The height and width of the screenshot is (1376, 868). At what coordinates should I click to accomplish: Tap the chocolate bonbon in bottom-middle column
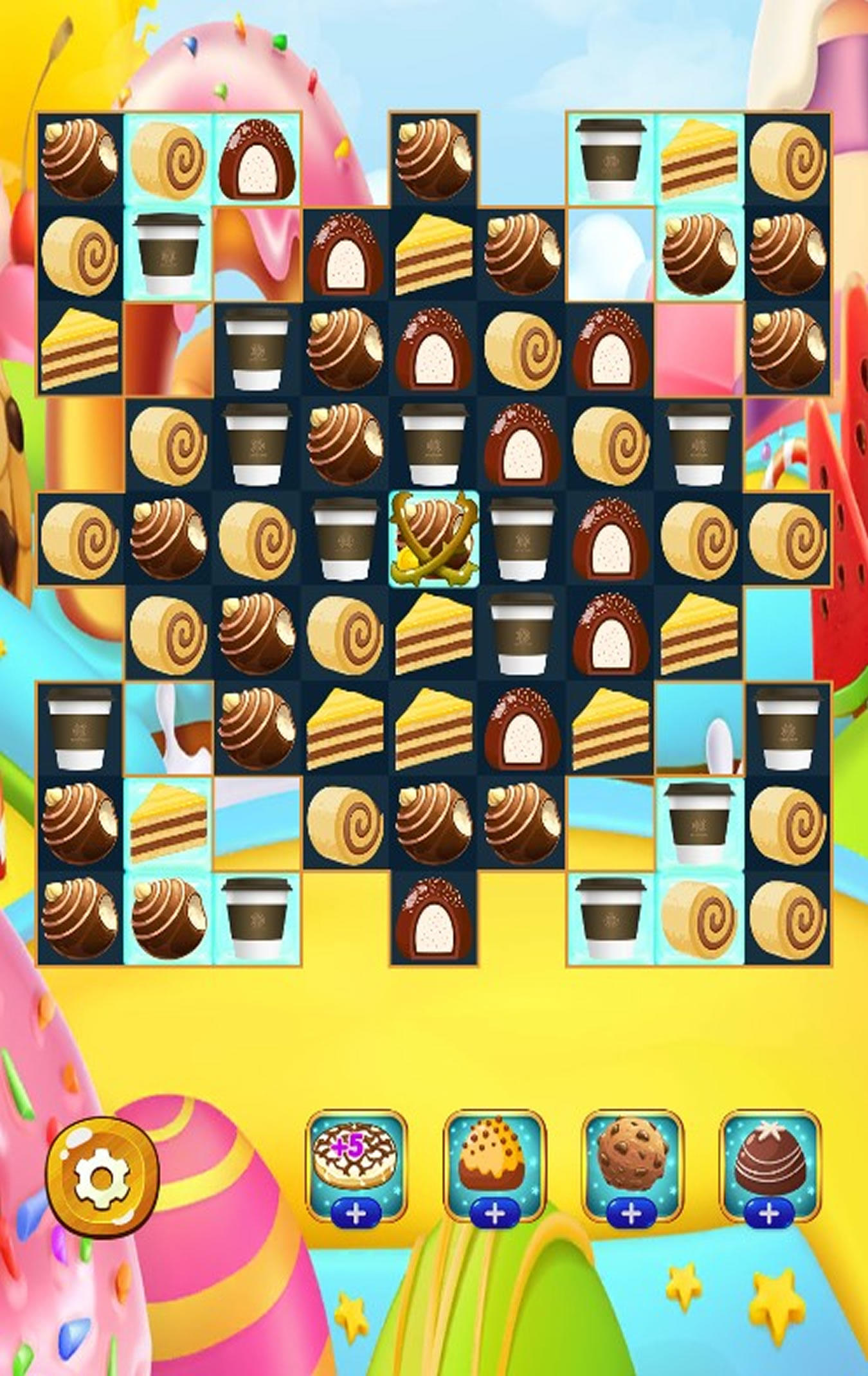click(x=434, y=919)
